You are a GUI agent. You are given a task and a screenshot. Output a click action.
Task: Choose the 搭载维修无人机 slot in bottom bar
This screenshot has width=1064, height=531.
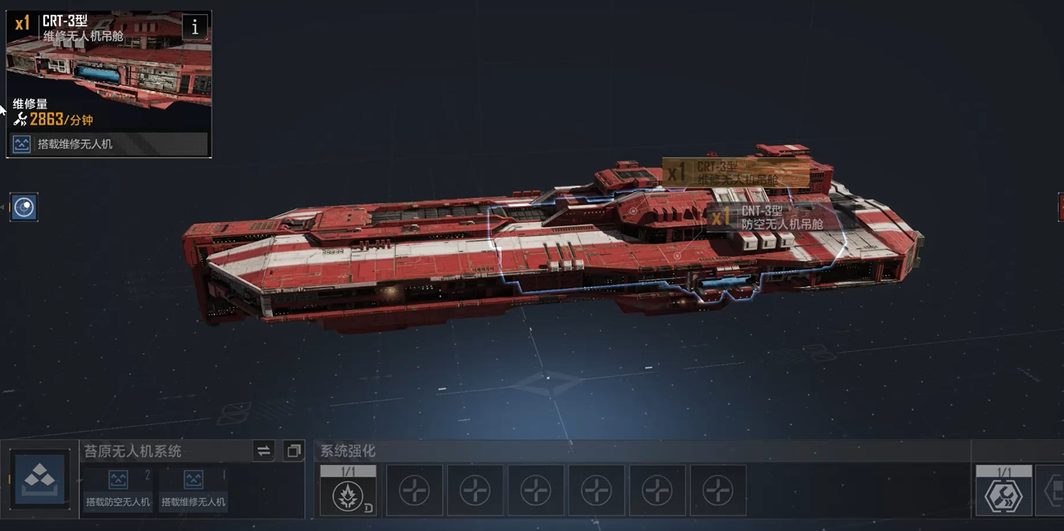click(x=193, y=489)
